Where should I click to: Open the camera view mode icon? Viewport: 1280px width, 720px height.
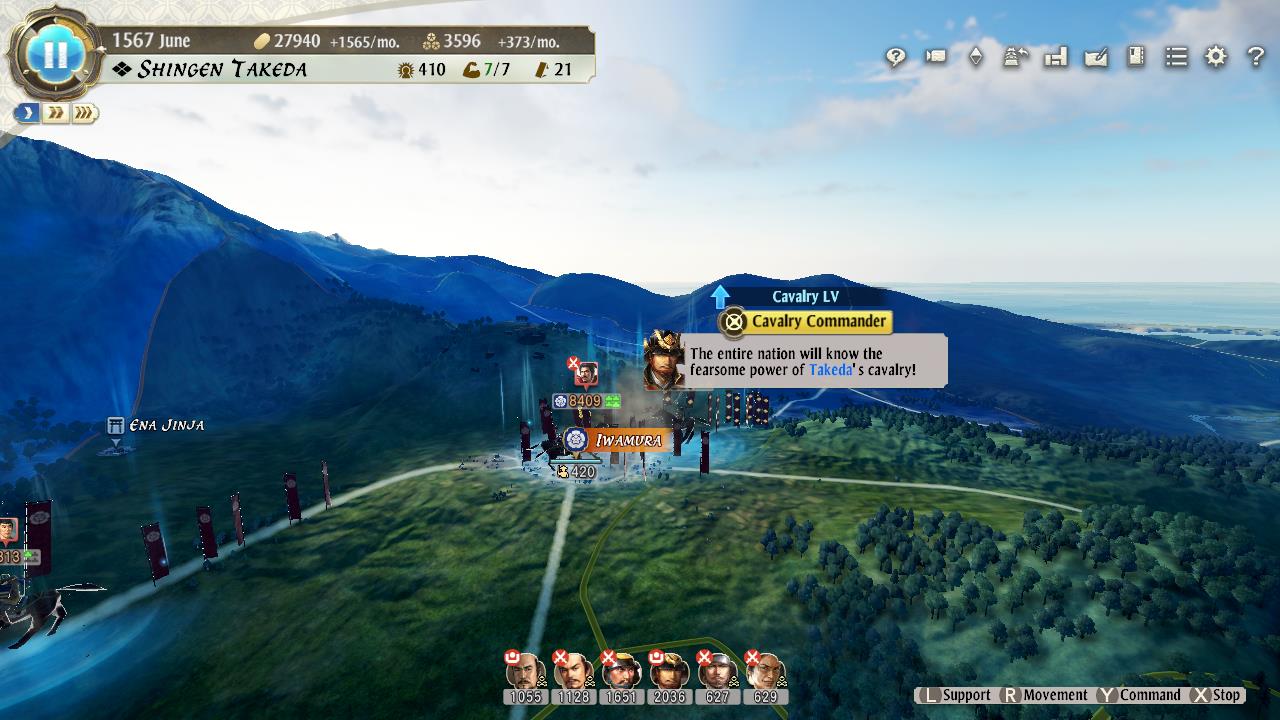point(935,57)
